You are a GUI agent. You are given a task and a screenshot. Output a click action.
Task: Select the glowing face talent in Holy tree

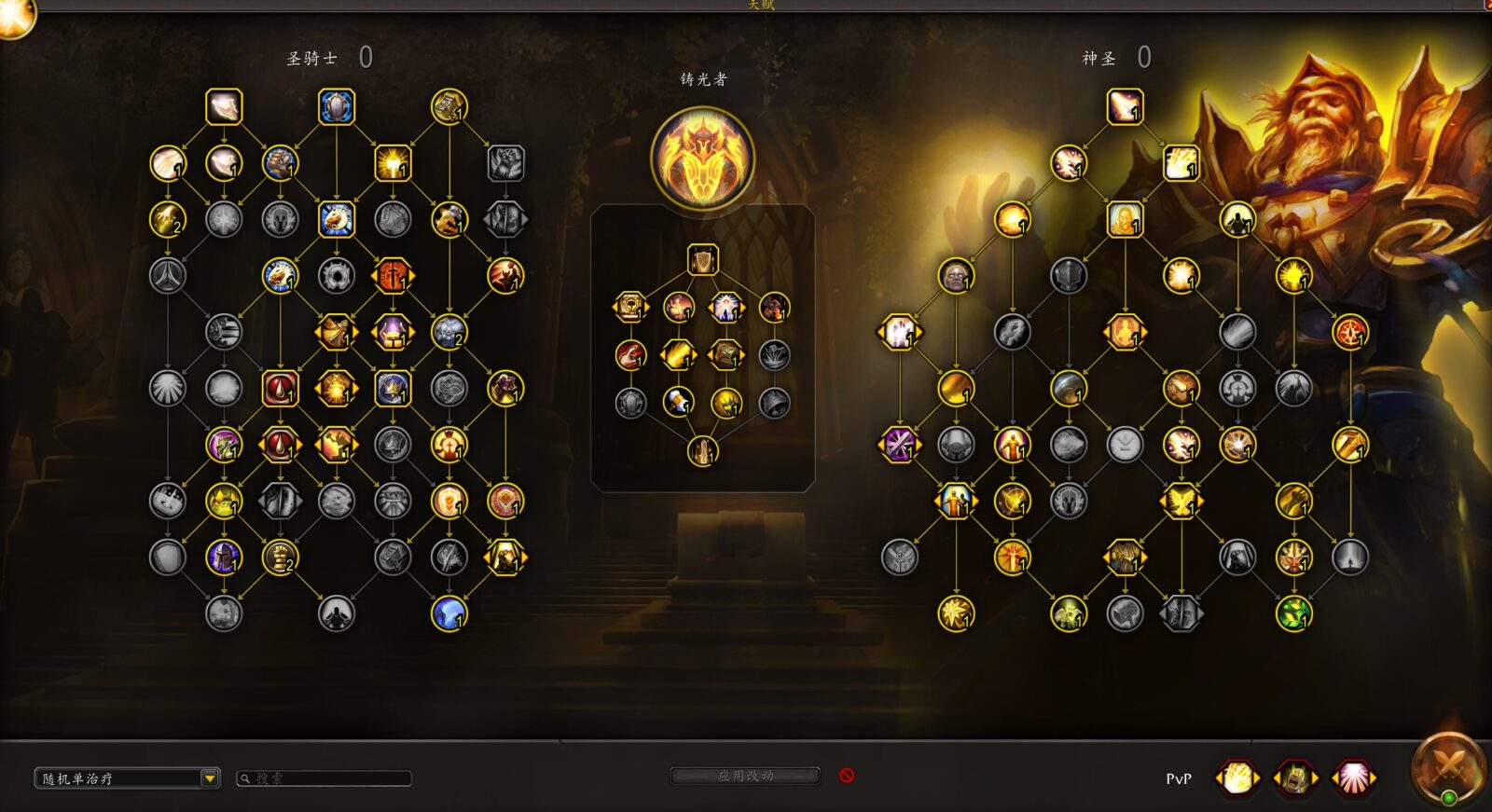tap(956, 276)
